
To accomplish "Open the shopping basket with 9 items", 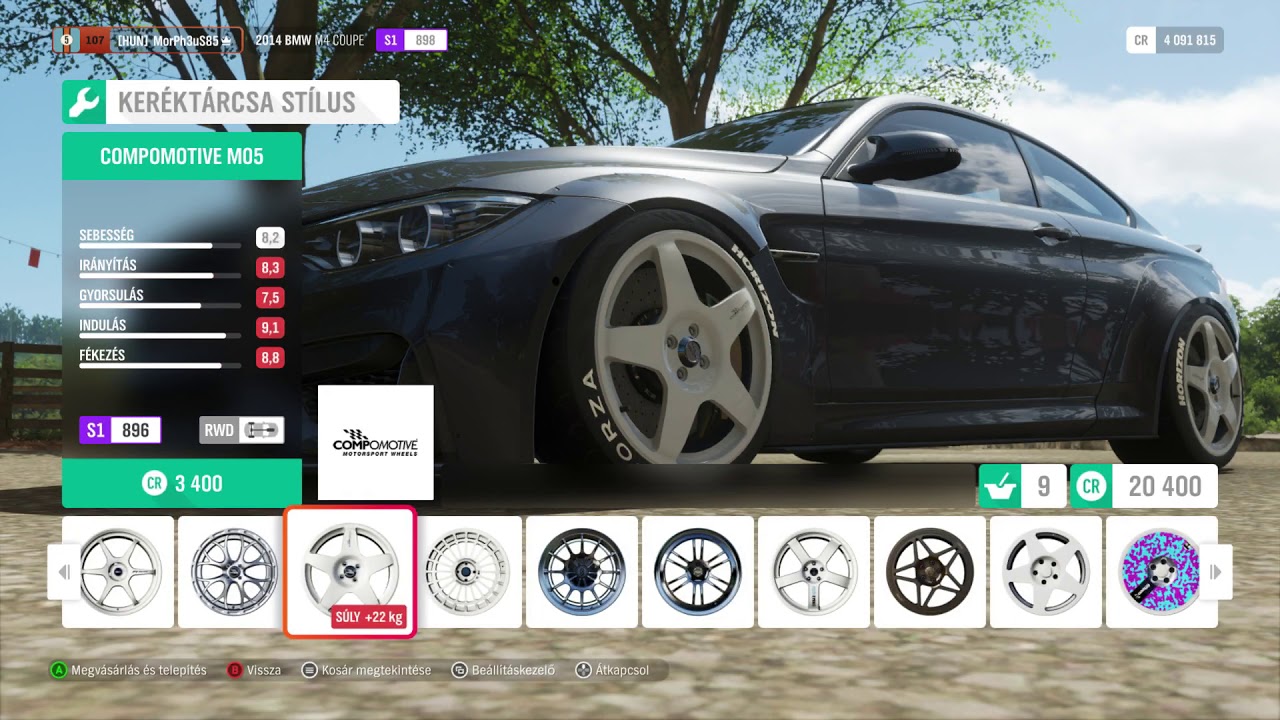I will click(x=1022, y=487).
